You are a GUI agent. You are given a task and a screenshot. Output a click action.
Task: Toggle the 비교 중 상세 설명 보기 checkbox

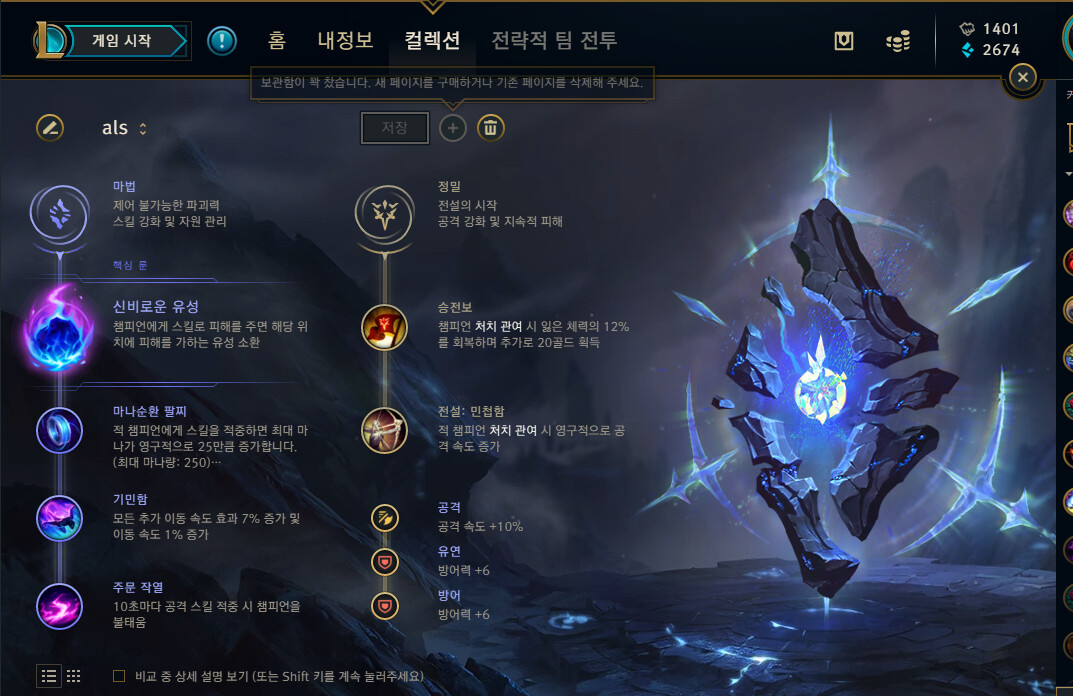(119, 676)
